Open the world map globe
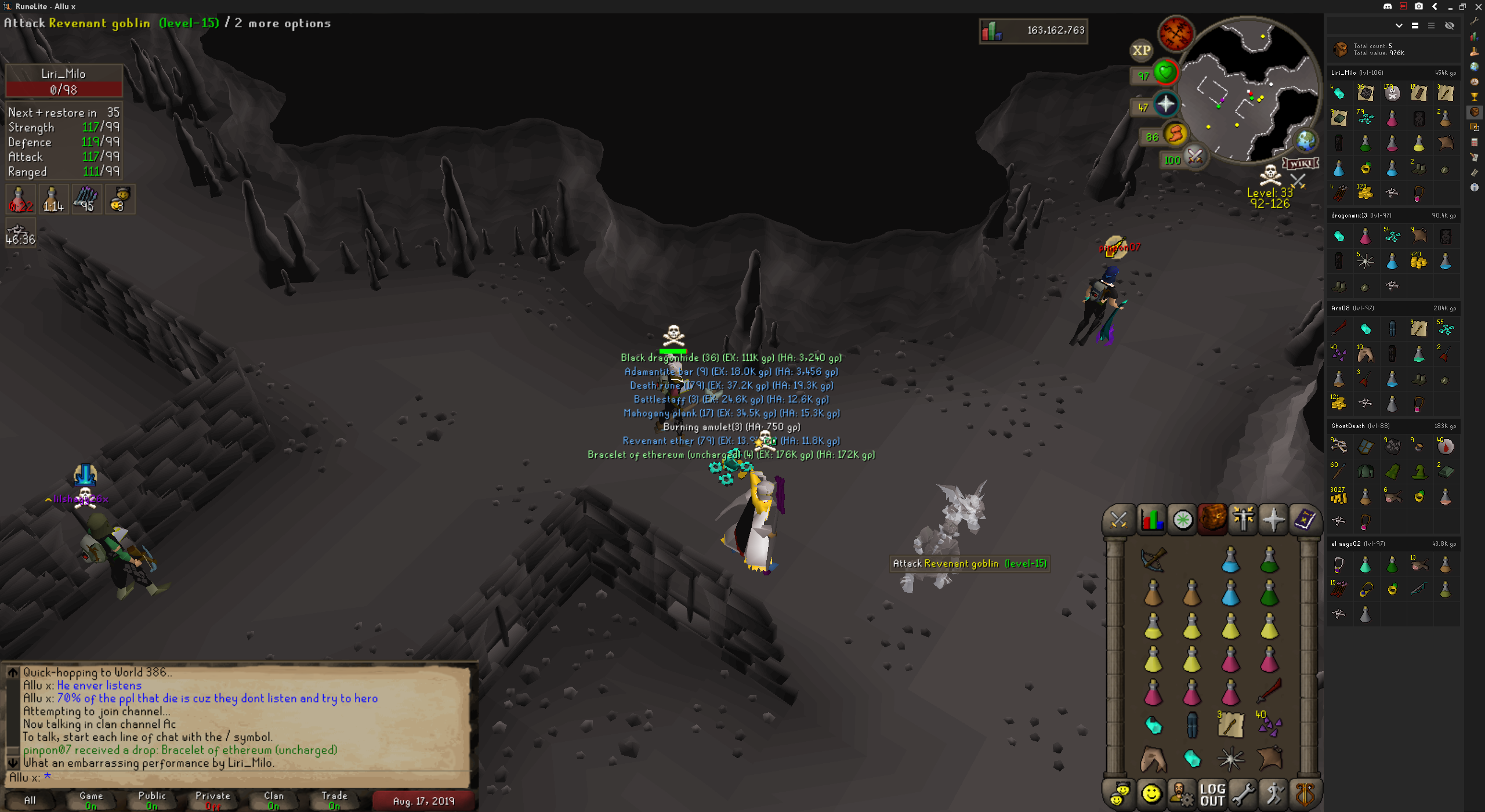Viewport: 1485px width, 812px height. (1305, 141)
